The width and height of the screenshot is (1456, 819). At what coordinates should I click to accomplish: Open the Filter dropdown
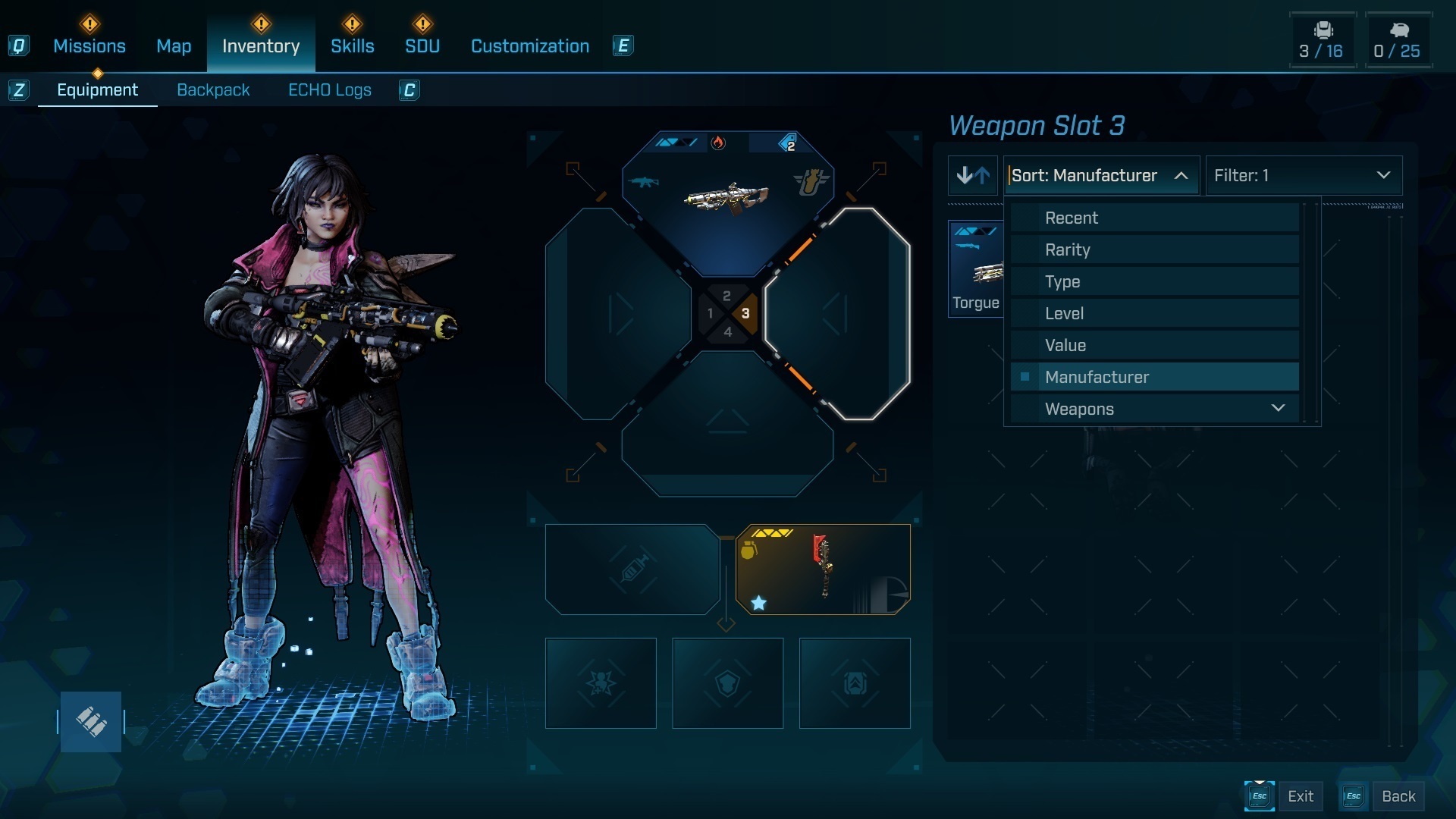click(x=1303, y=176)
